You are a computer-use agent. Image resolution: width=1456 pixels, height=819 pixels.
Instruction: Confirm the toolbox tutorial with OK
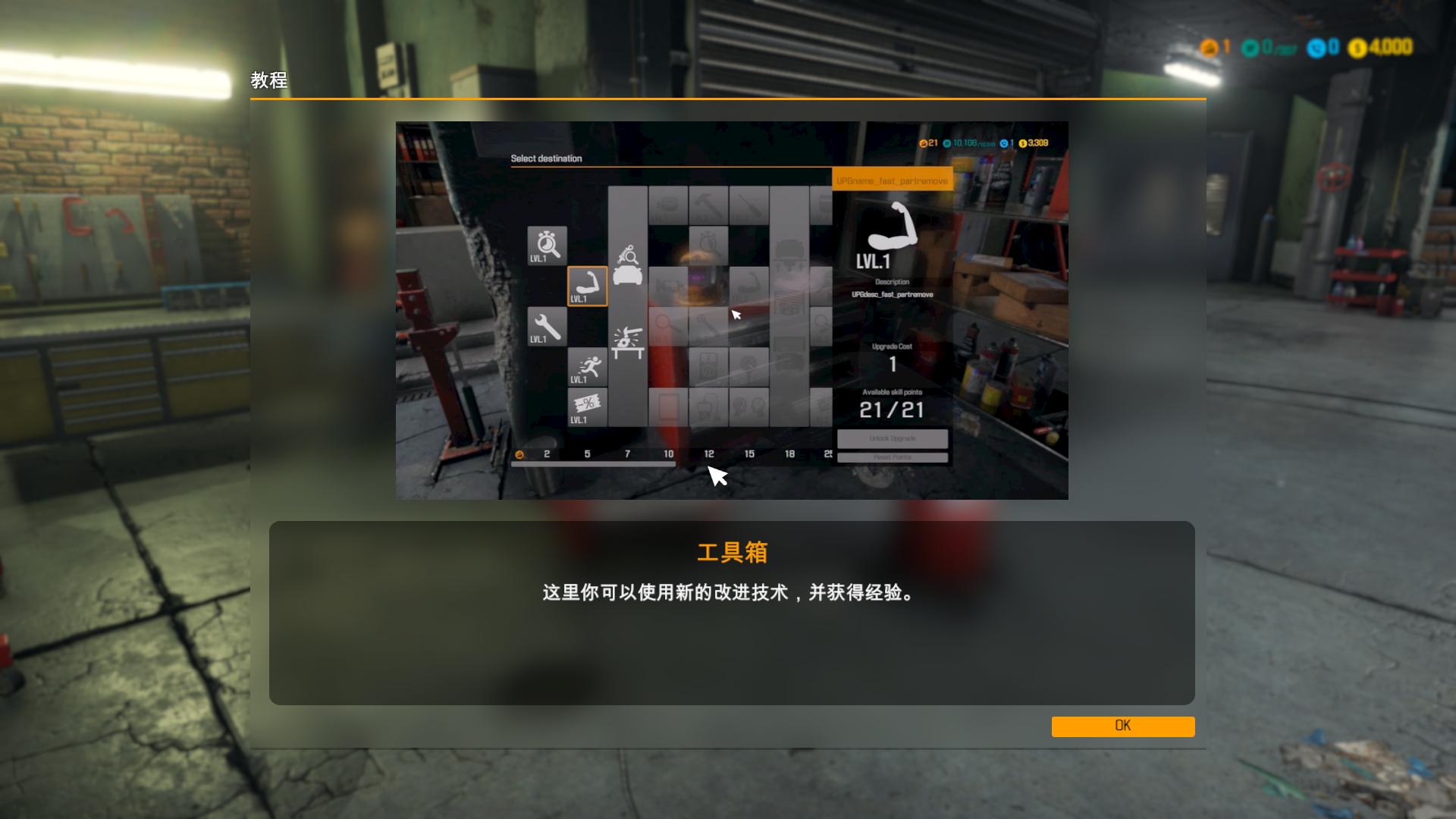tap(1122, 726)
